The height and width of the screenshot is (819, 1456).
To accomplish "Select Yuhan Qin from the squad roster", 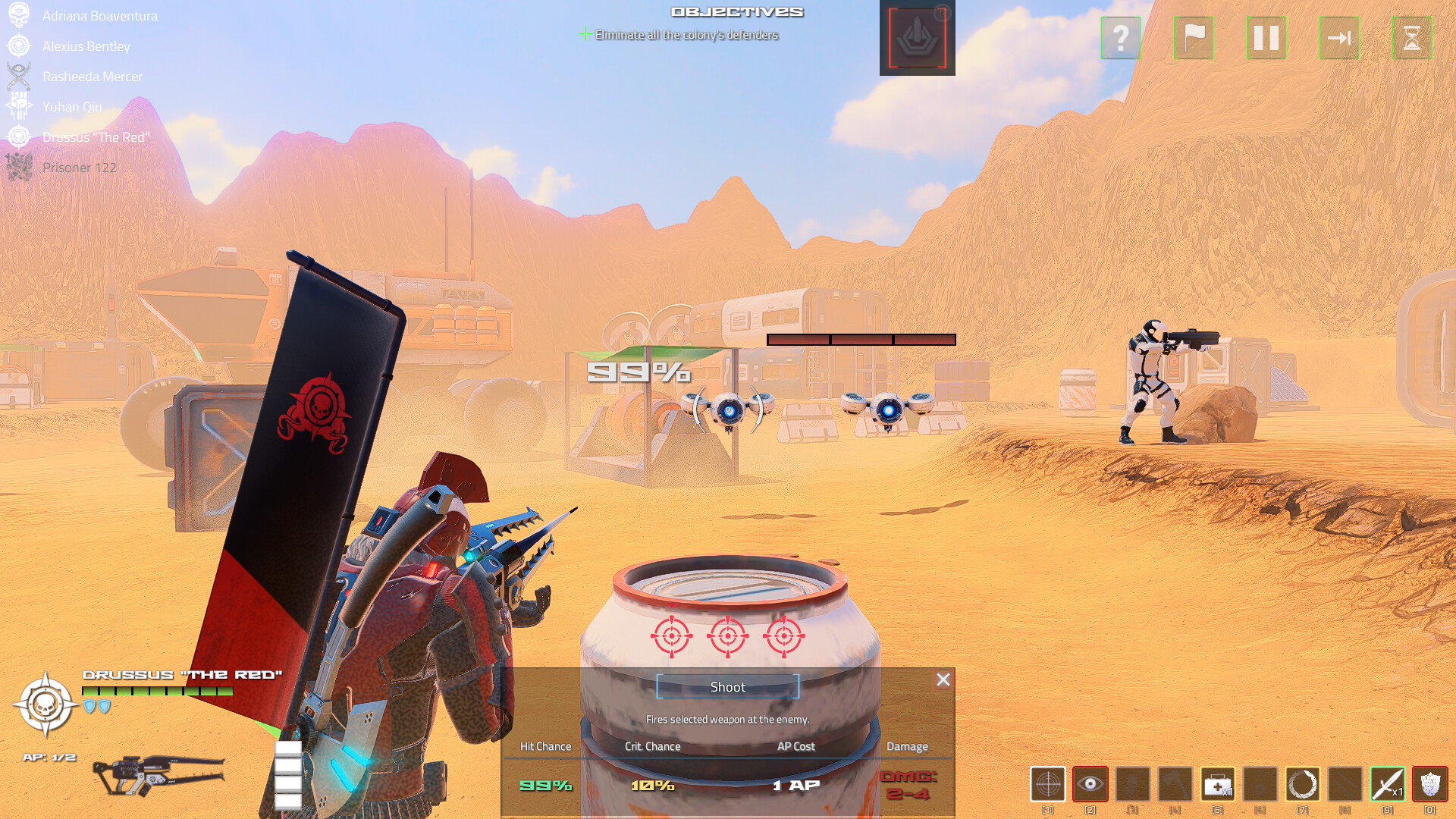I will pos(72,106).
